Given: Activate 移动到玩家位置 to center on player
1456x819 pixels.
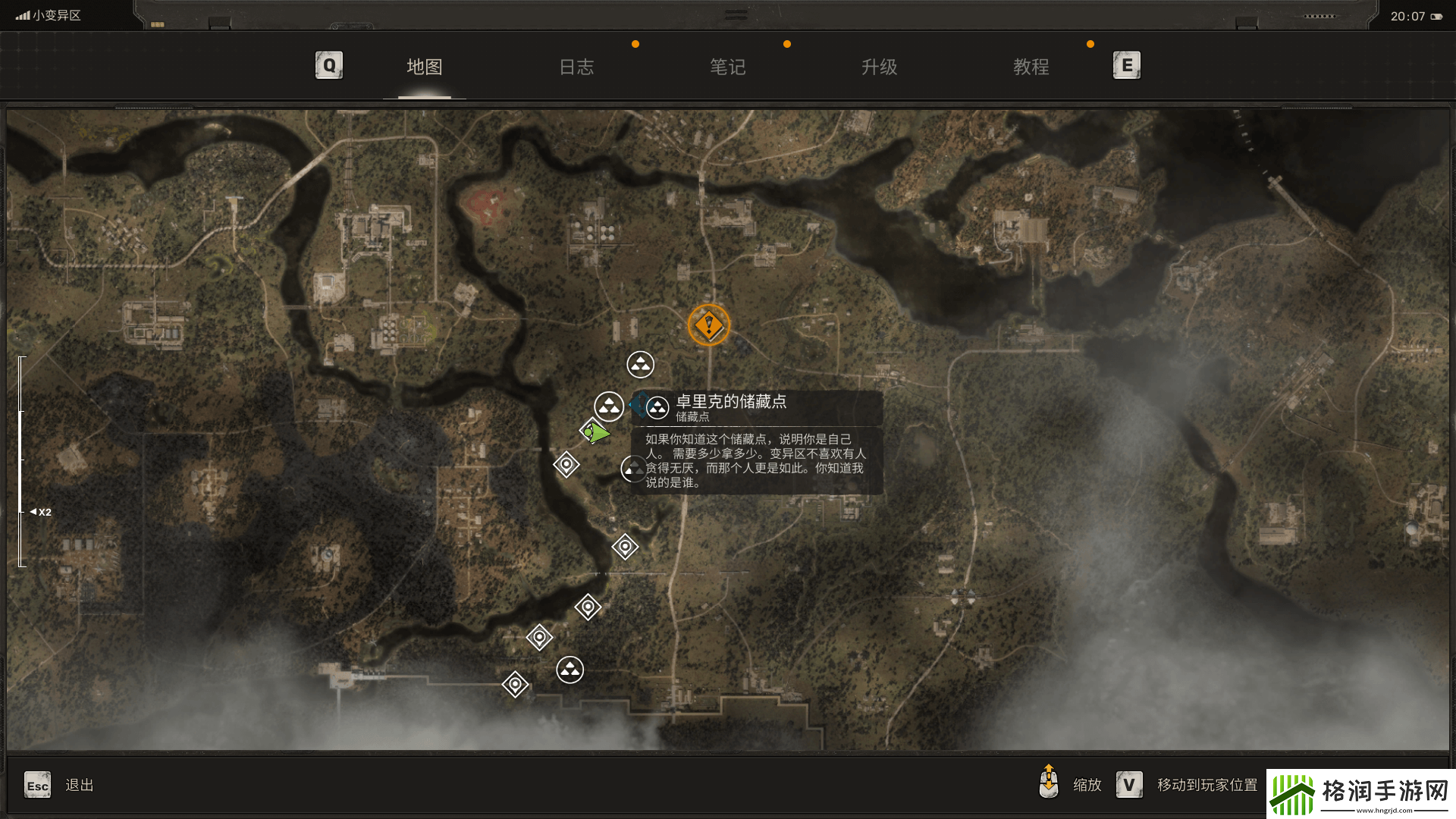Looking at the screenshot, I should (x=1207, y=786).
